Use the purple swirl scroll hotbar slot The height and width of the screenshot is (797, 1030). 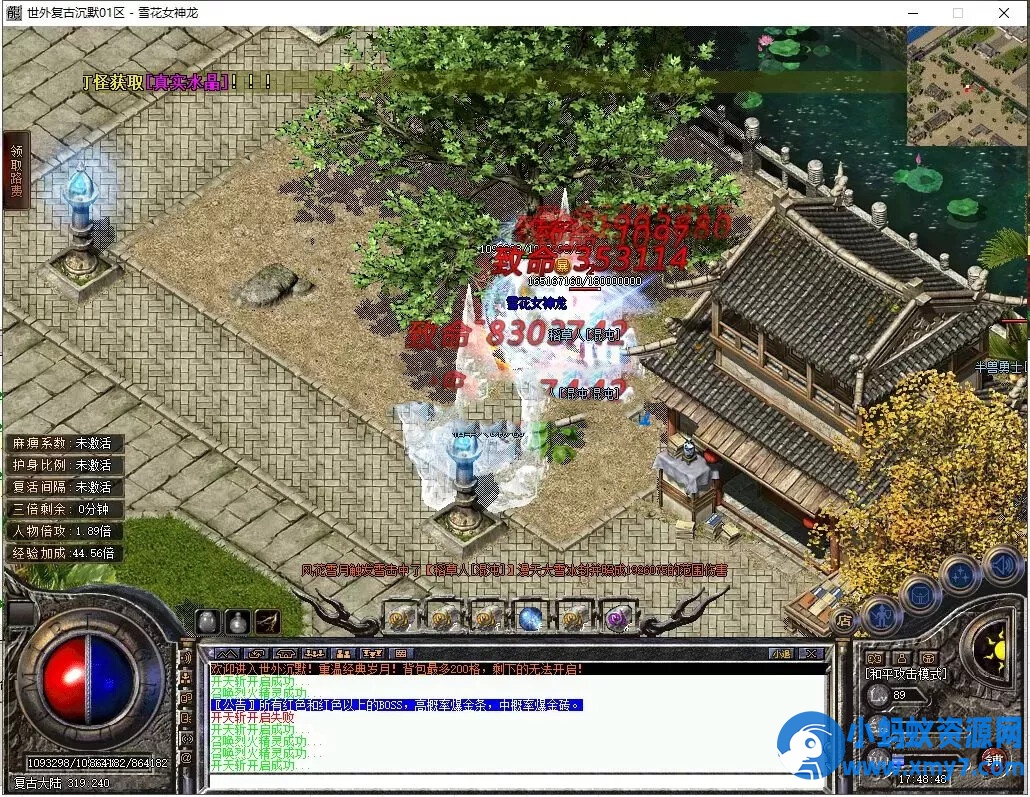pyautogui.click(x=617, y=617)
